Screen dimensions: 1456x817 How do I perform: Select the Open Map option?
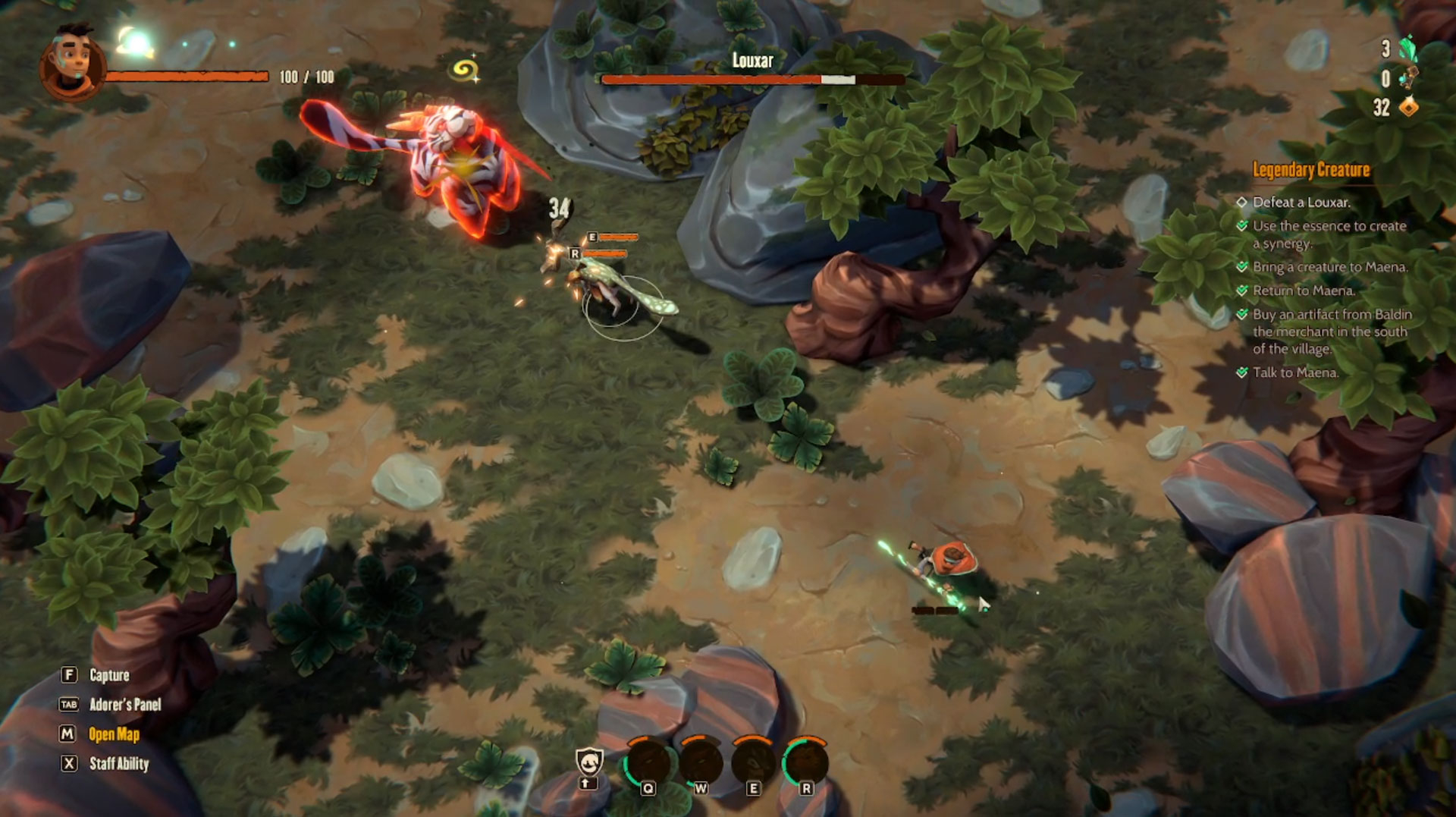coord(114,734)
